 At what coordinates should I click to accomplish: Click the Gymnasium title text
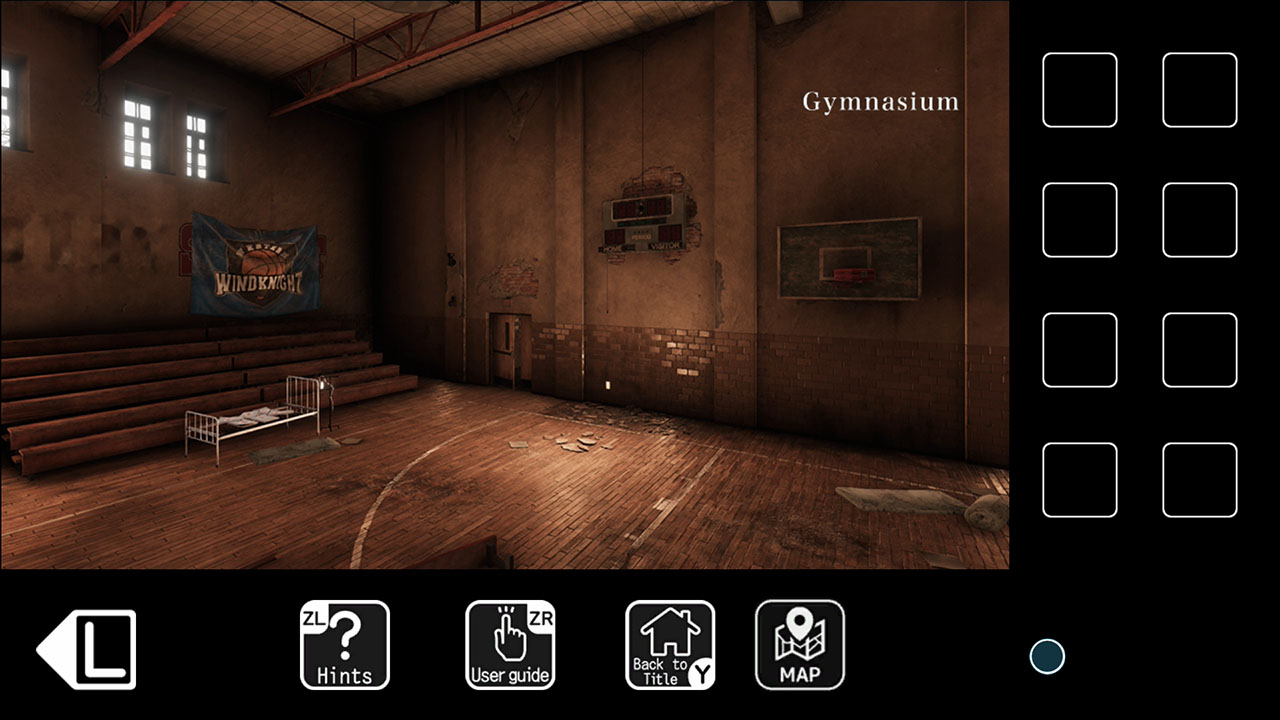point(880,100)
